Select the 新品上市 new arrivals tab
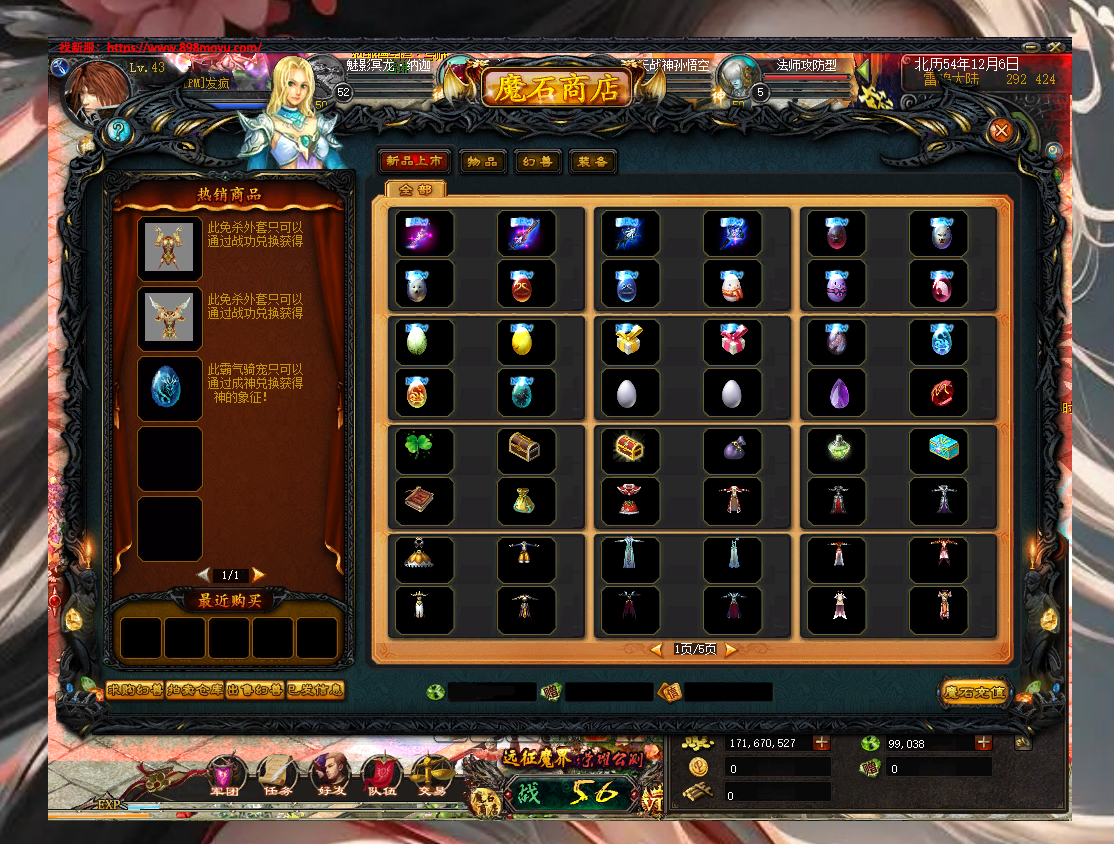The height and width of the screenshot is (844, 1114). click(414, 162)
